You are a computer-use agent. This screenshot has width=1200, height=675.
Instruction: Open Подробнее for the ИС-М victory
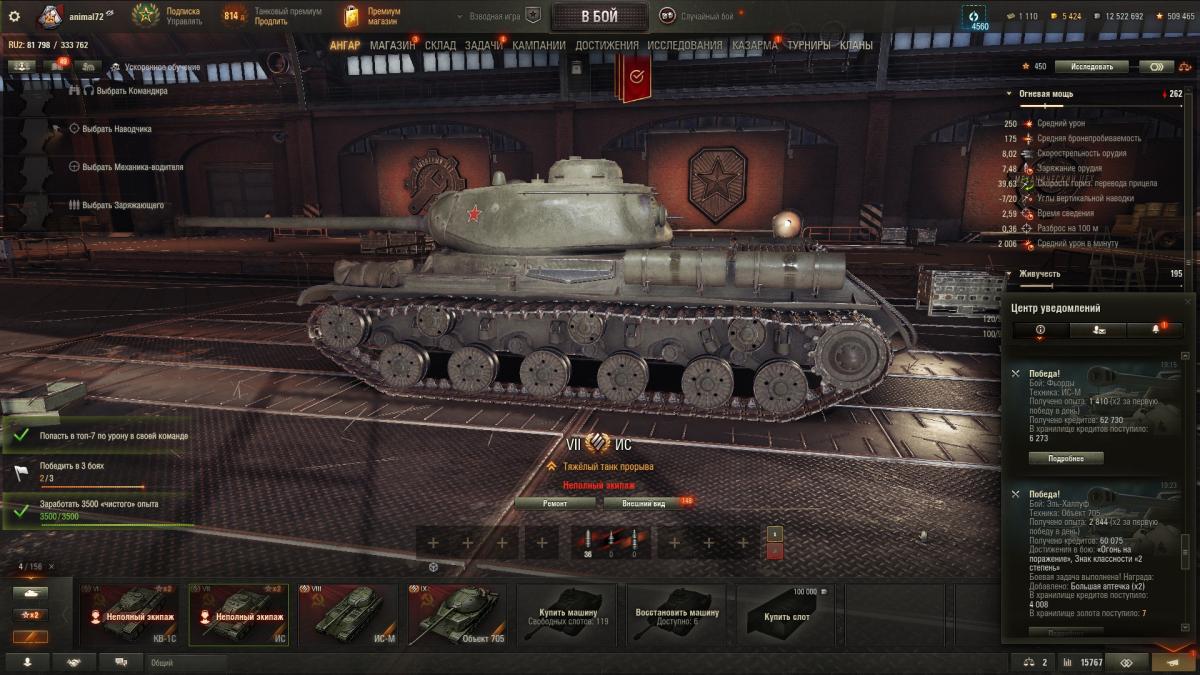(x=1066, y=458)
